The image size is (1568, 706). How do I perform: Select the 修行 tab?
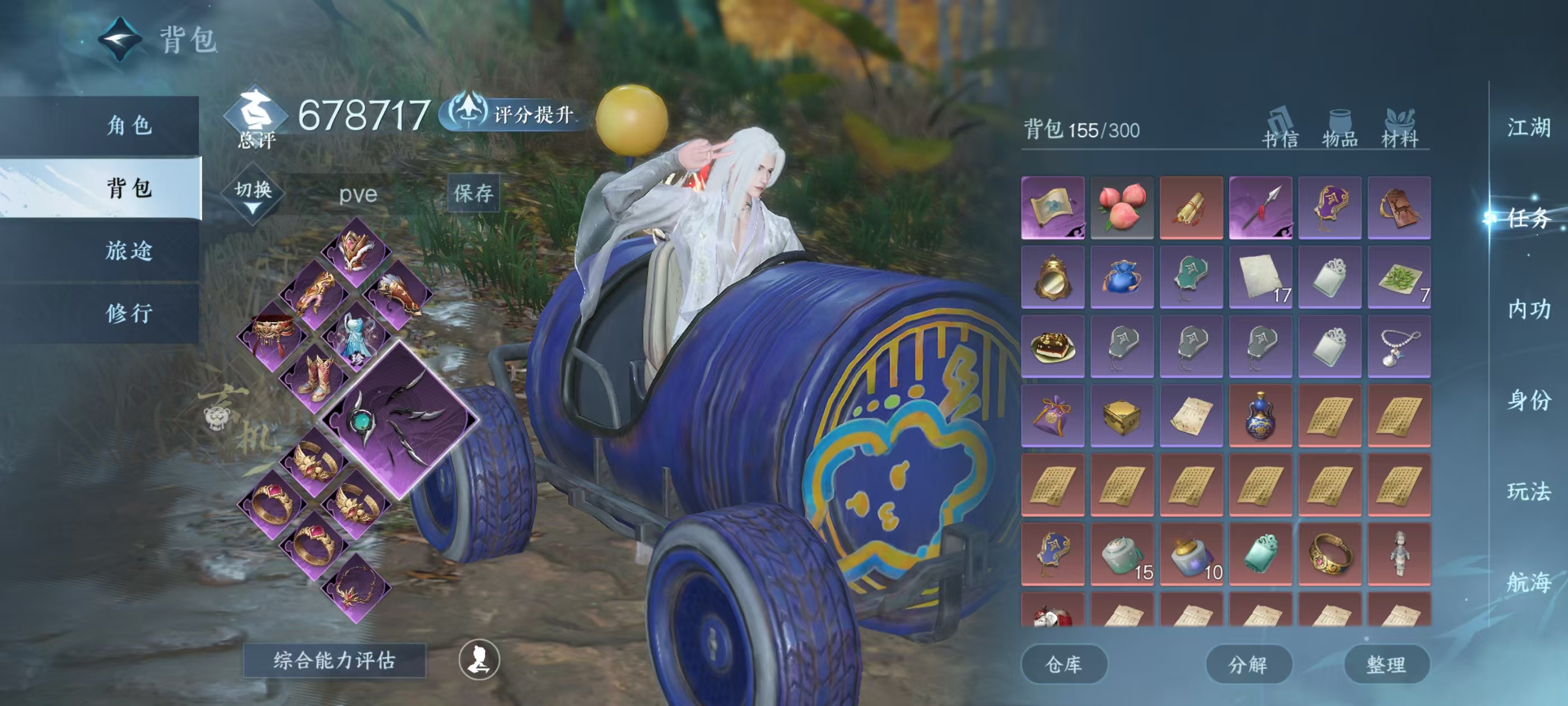pos(129,313)
